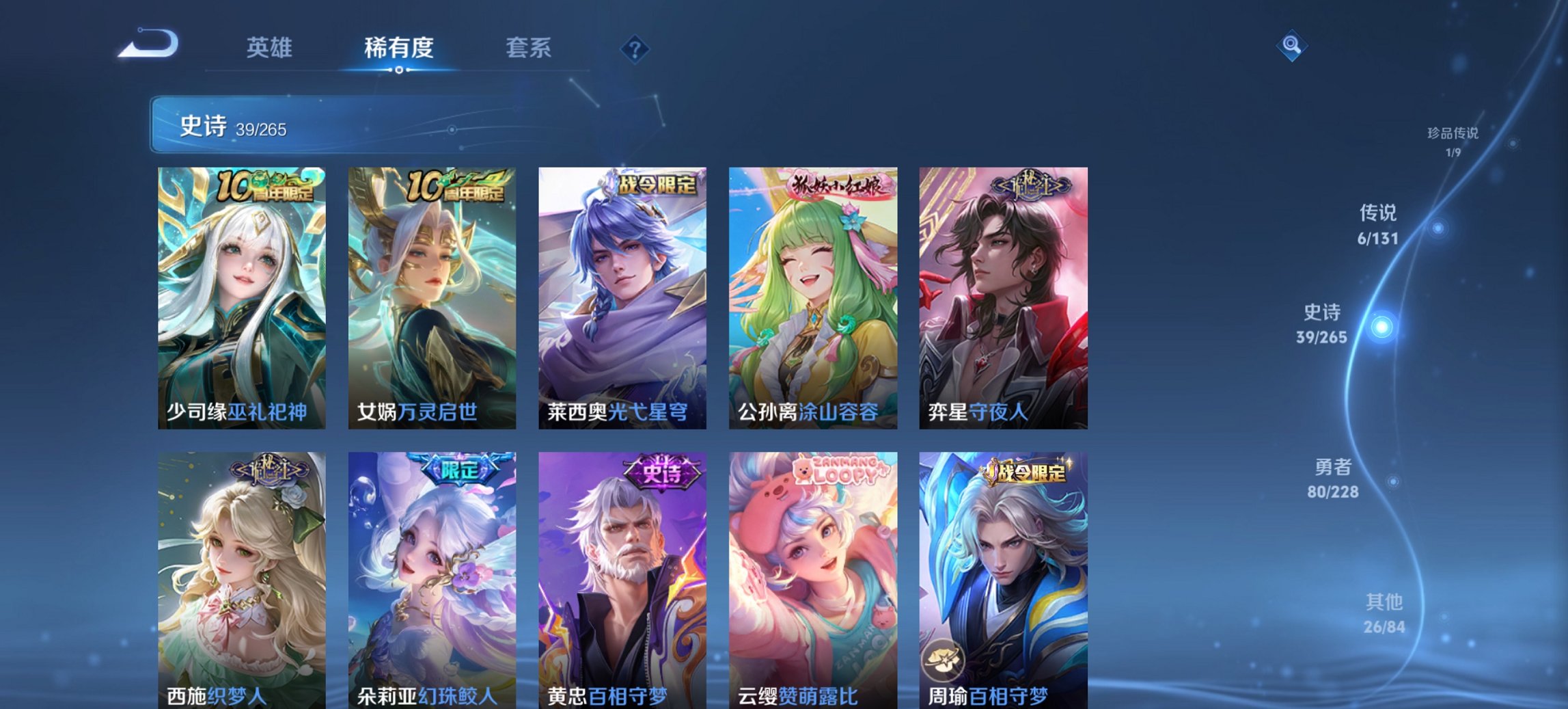The image size is (1568, 709).
Task: Open the search function top right
Action: point(1291,46)
